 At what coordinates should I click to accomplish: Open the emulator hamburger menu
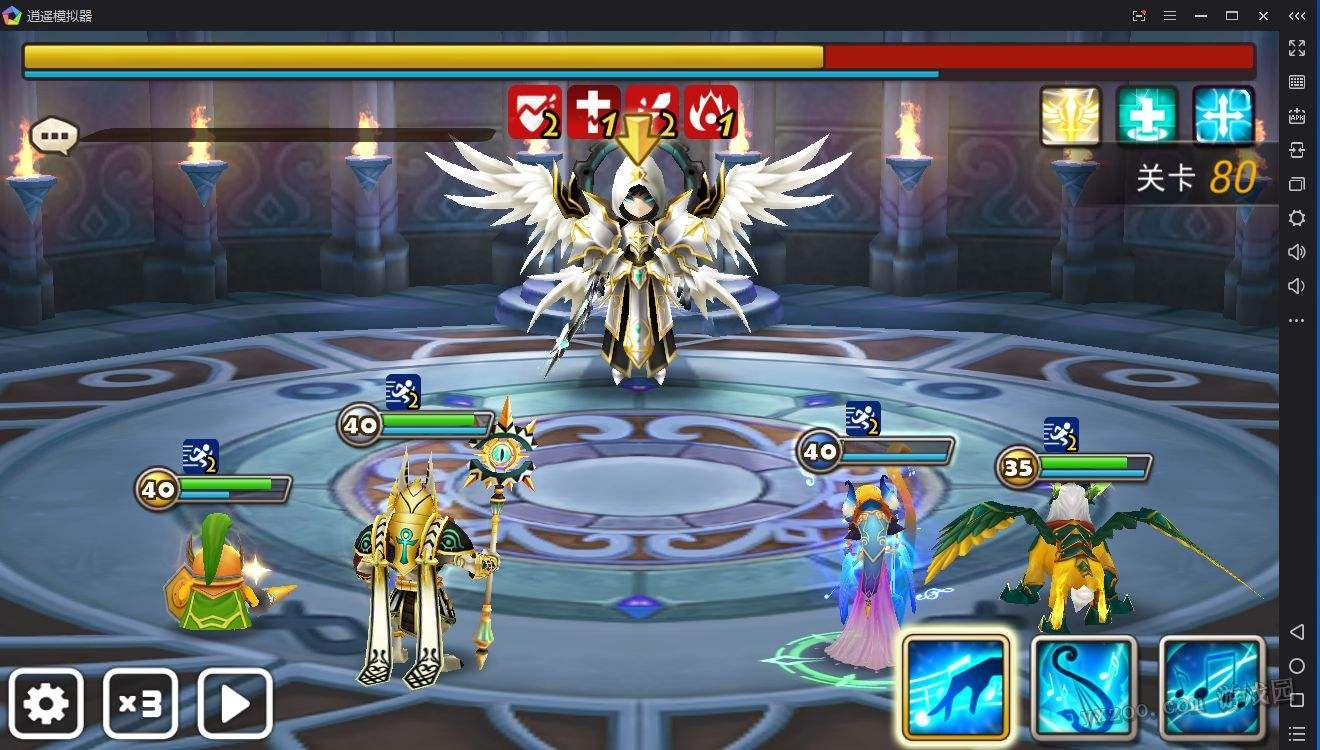1170,15
